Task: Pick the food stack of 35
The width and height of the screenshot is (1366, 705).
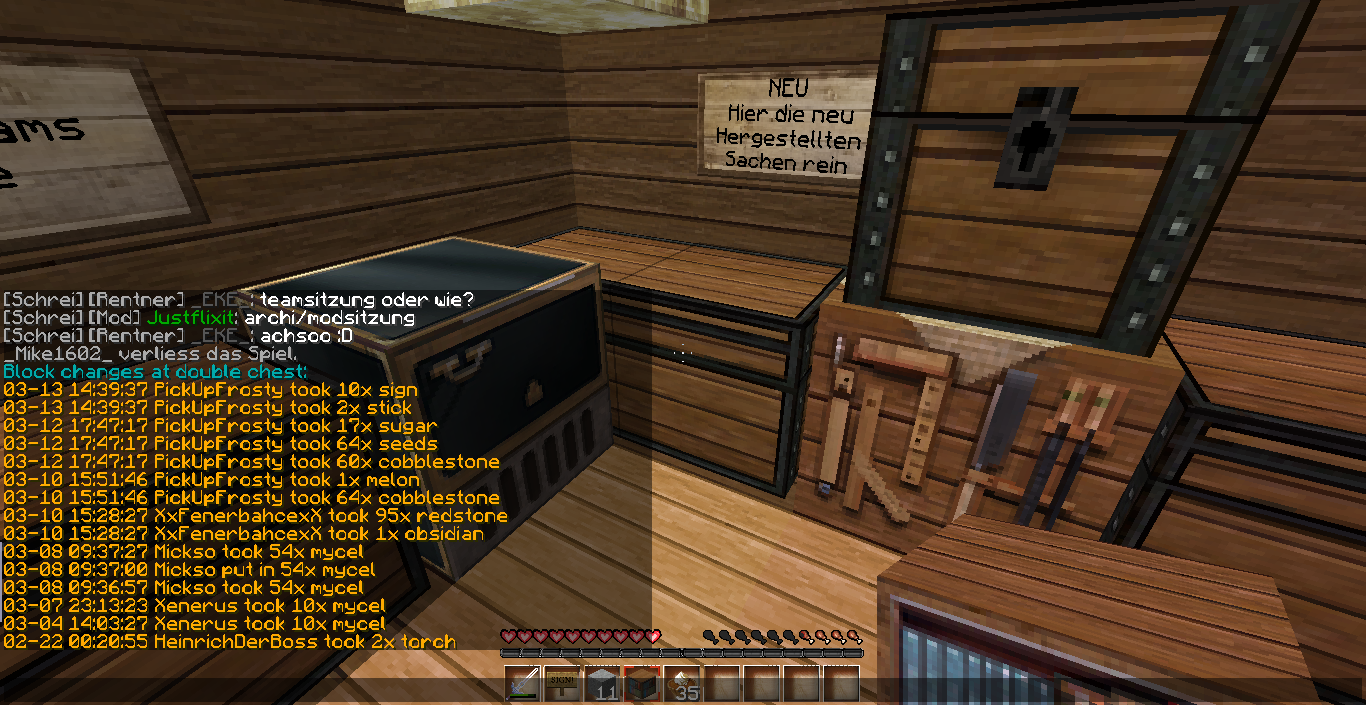Action: point(682,685)
